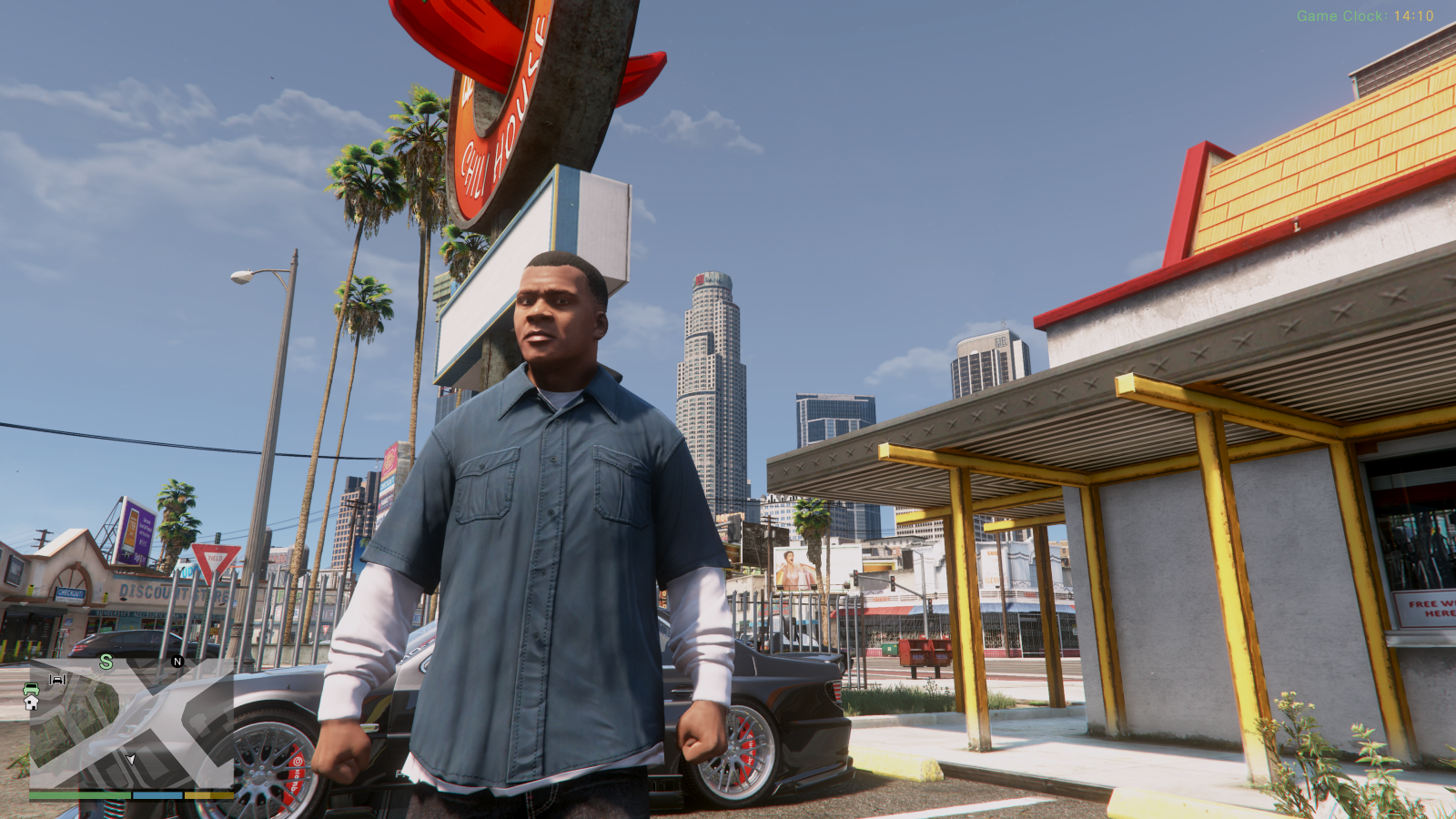Click the north N compass marker
This screenshot has width=1456, height=819.
click(177, 662)
